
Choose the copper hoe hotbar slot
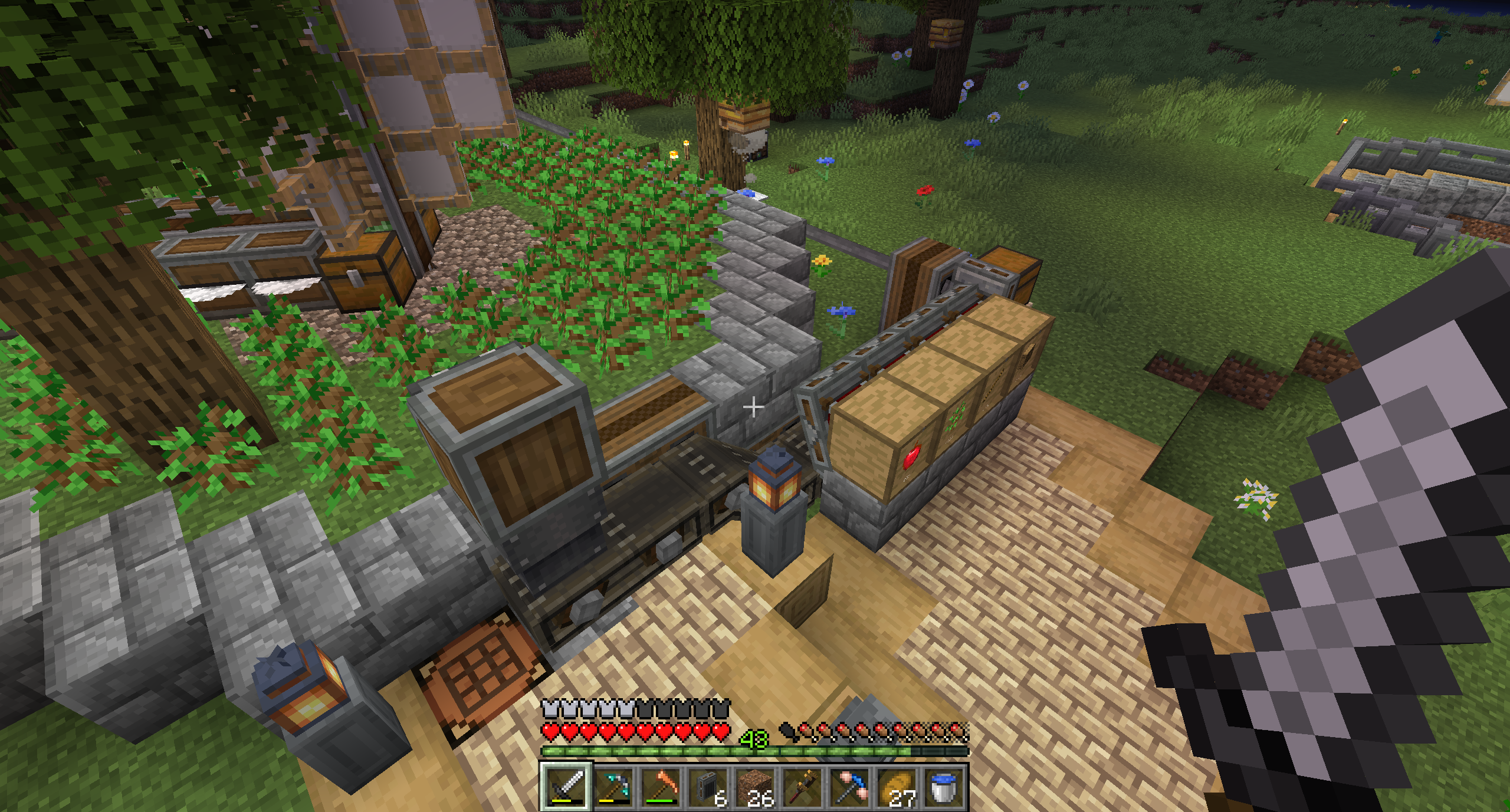[x=660, y=787]
